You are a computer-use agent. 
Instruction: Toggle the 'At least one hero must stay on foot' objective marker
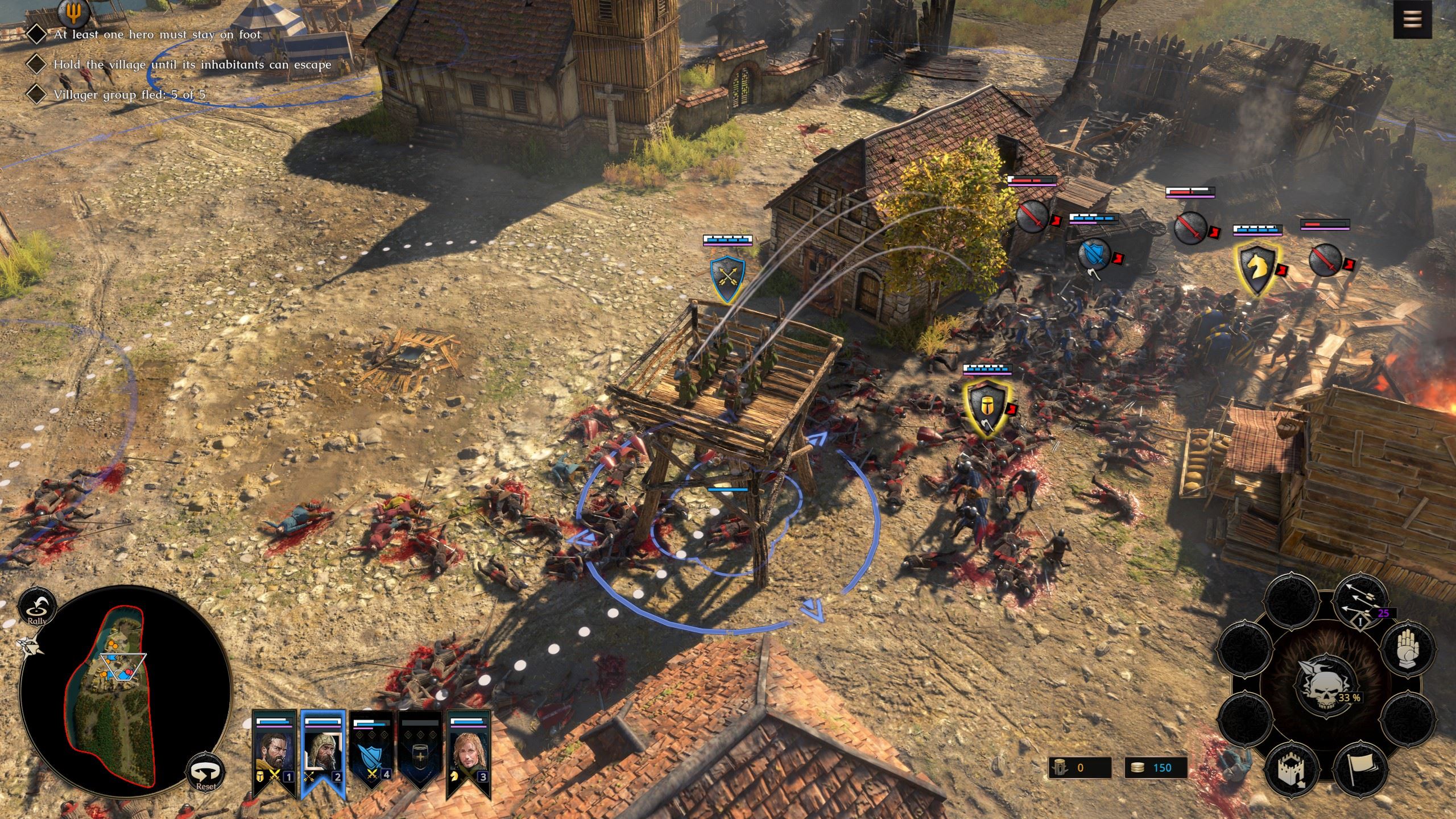click(38, 34)
